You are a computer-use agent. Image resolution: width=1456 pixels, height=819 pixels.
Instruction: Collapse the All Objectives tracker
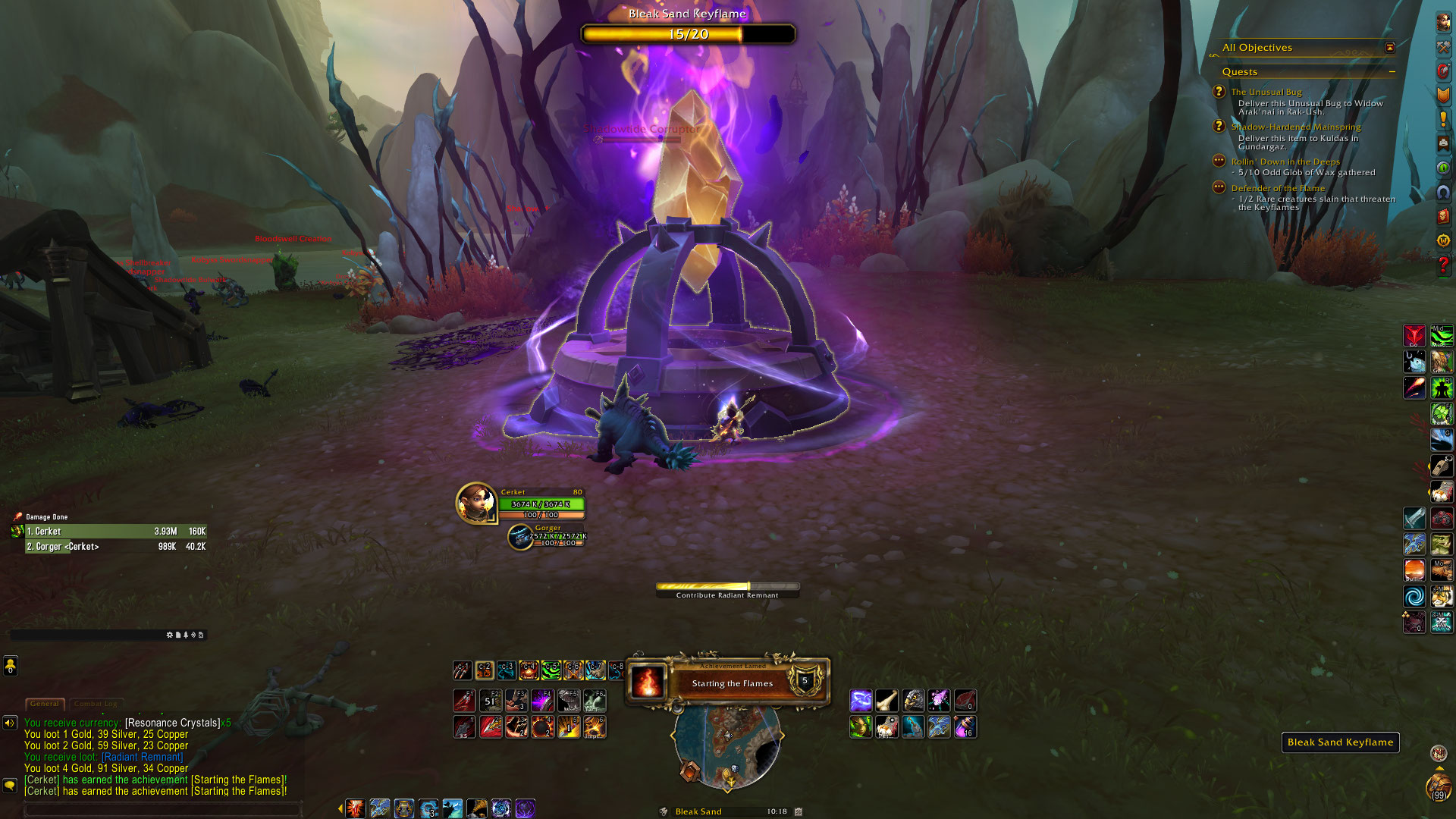(x=1389, y=48)
